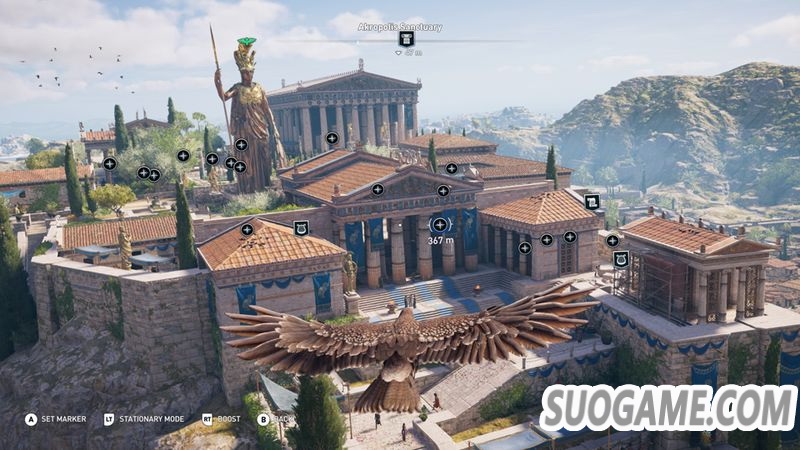Viewport: 800px width, 450px height.
Task: Click the plus marker on the Parthenon colonnade
Action: [332, 138]
